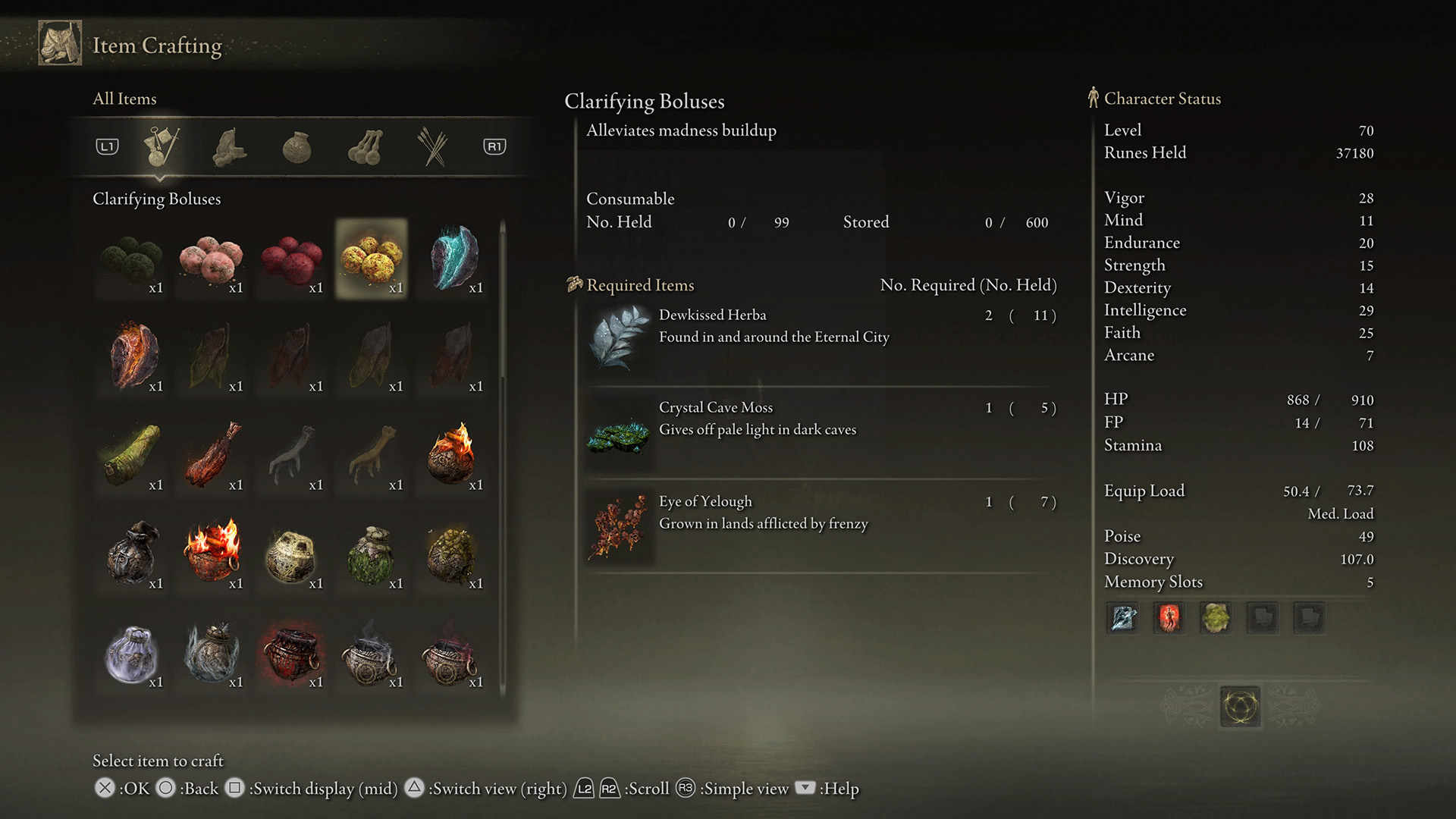The height and width of the screenshot is (819, 1456).
Task: Select the red spell memory slot
Action: tap(1169, 618)
